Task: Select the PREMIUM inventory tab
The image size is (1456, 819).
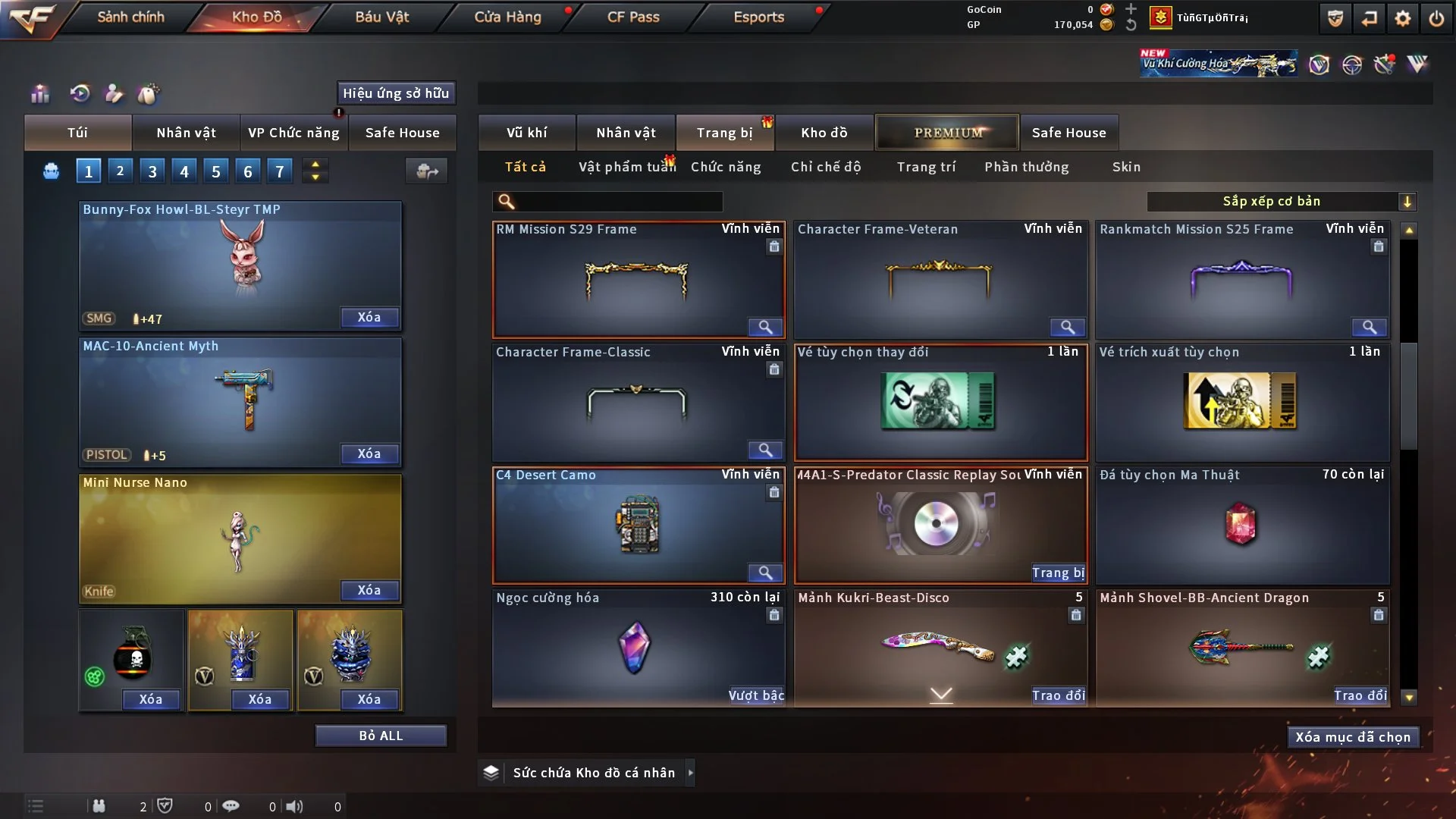Action: (947, 133)
